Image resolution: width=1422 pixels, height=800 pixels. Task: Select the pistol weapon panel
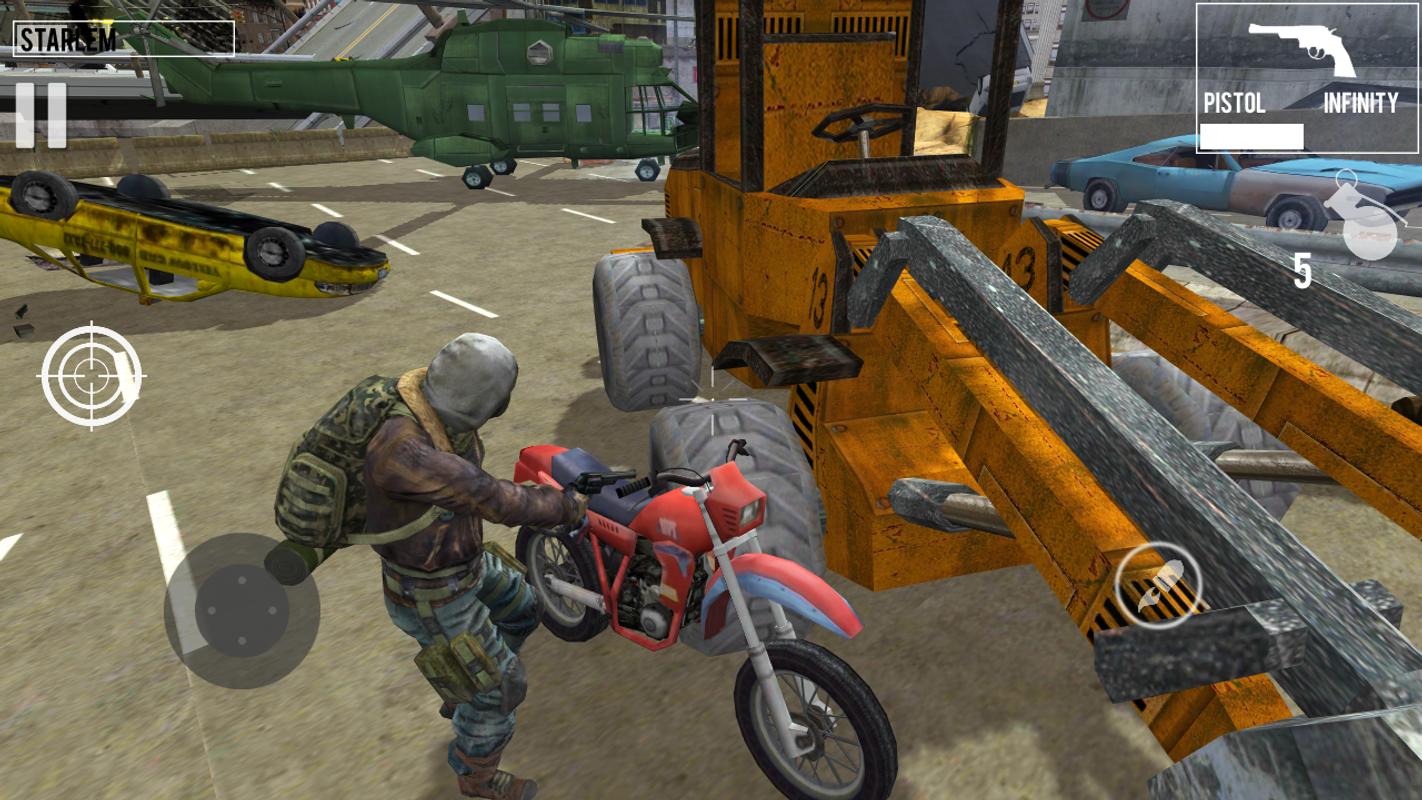click(x=1305, y=78)
